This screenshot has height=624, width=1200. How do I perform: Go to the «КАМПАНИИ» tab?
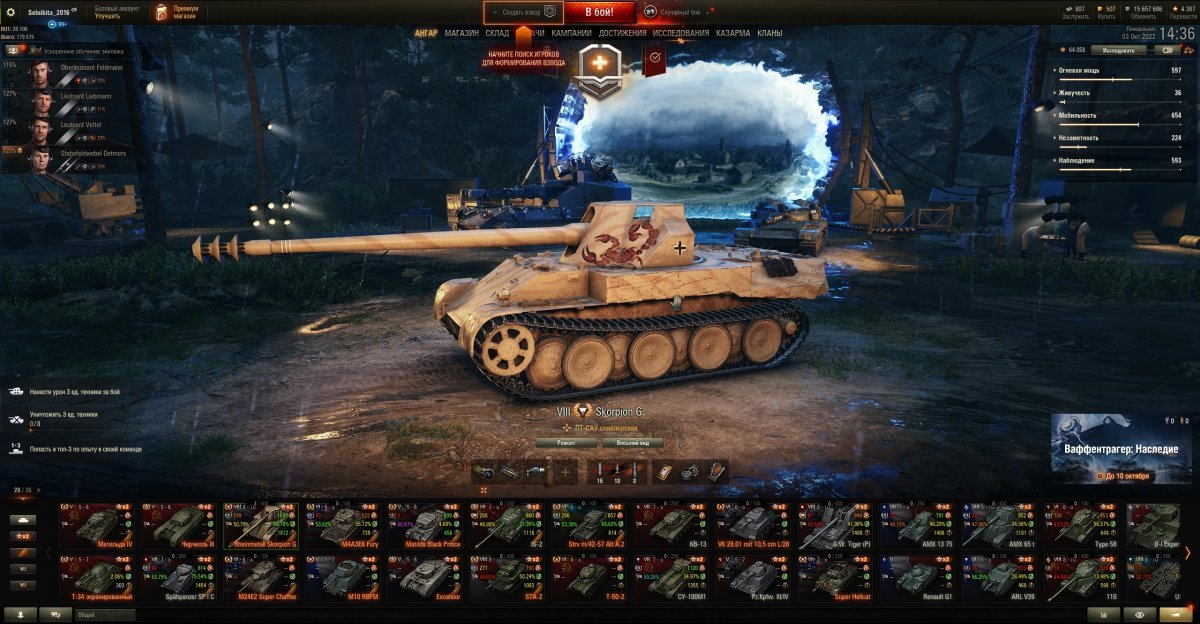[x=571, y=33]
